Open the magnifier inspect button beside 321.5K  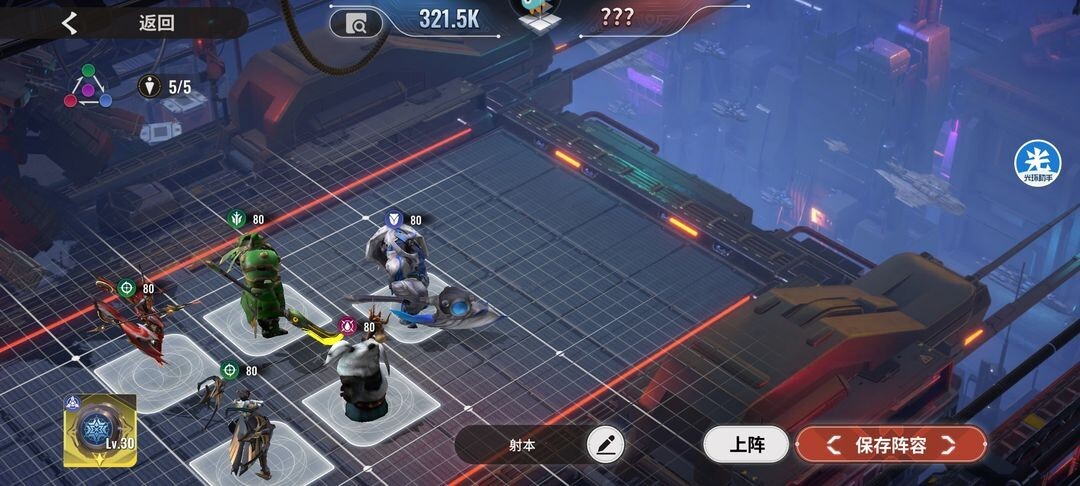(x=356, y=22)
